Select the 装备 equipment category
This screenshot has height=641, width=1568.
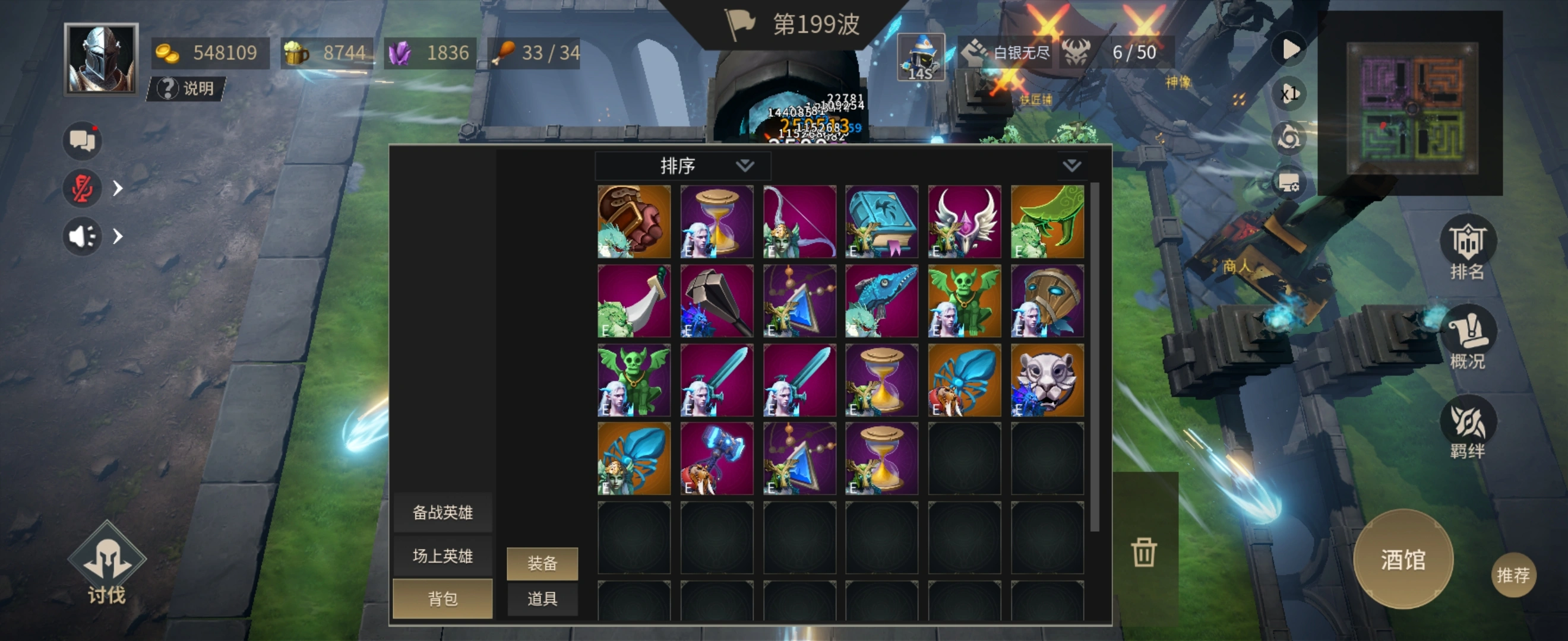(x=542, y=563)
